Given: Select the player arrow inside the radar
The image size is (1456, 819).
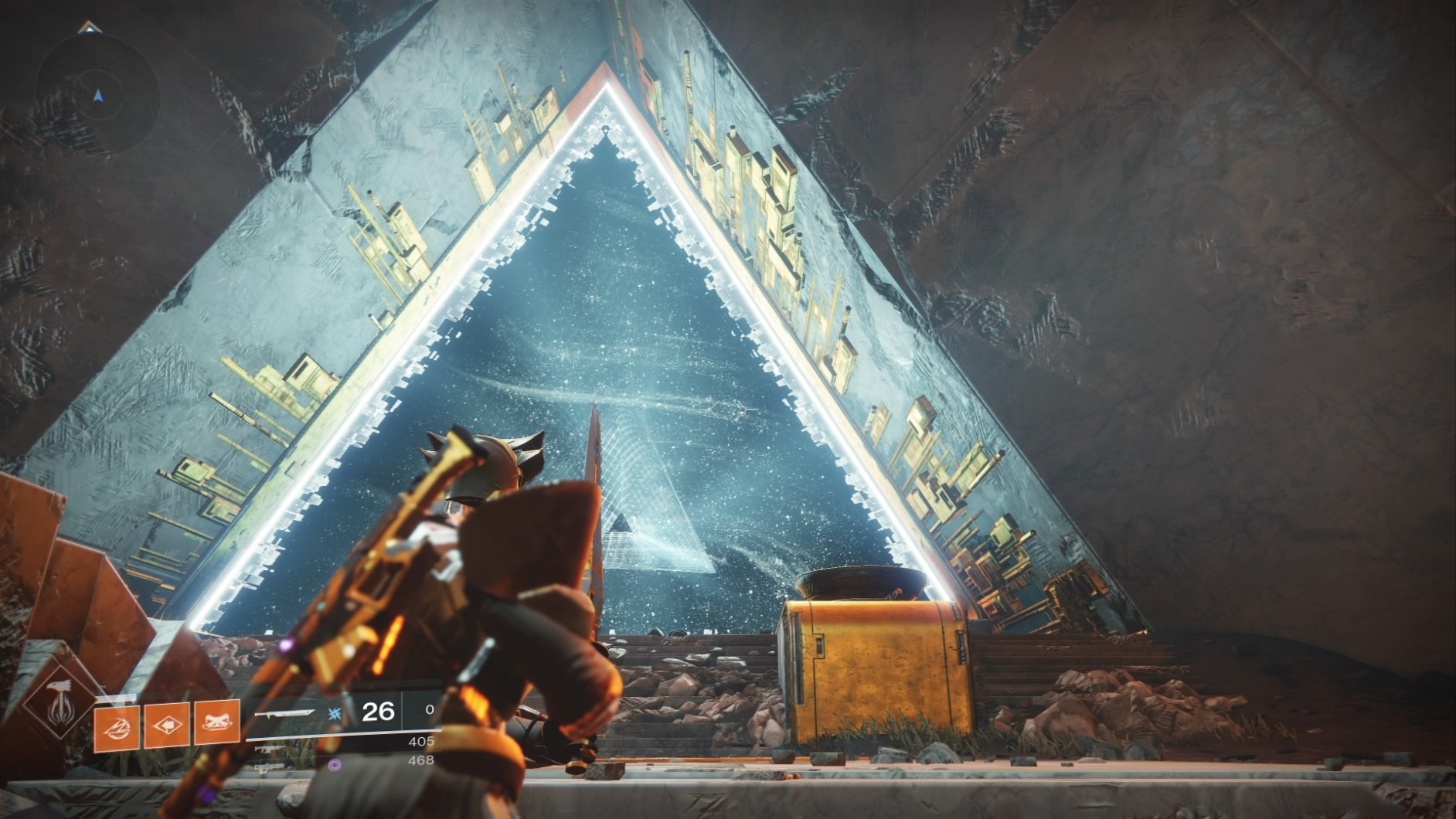Looking at the screenshot, I should 97,94.
